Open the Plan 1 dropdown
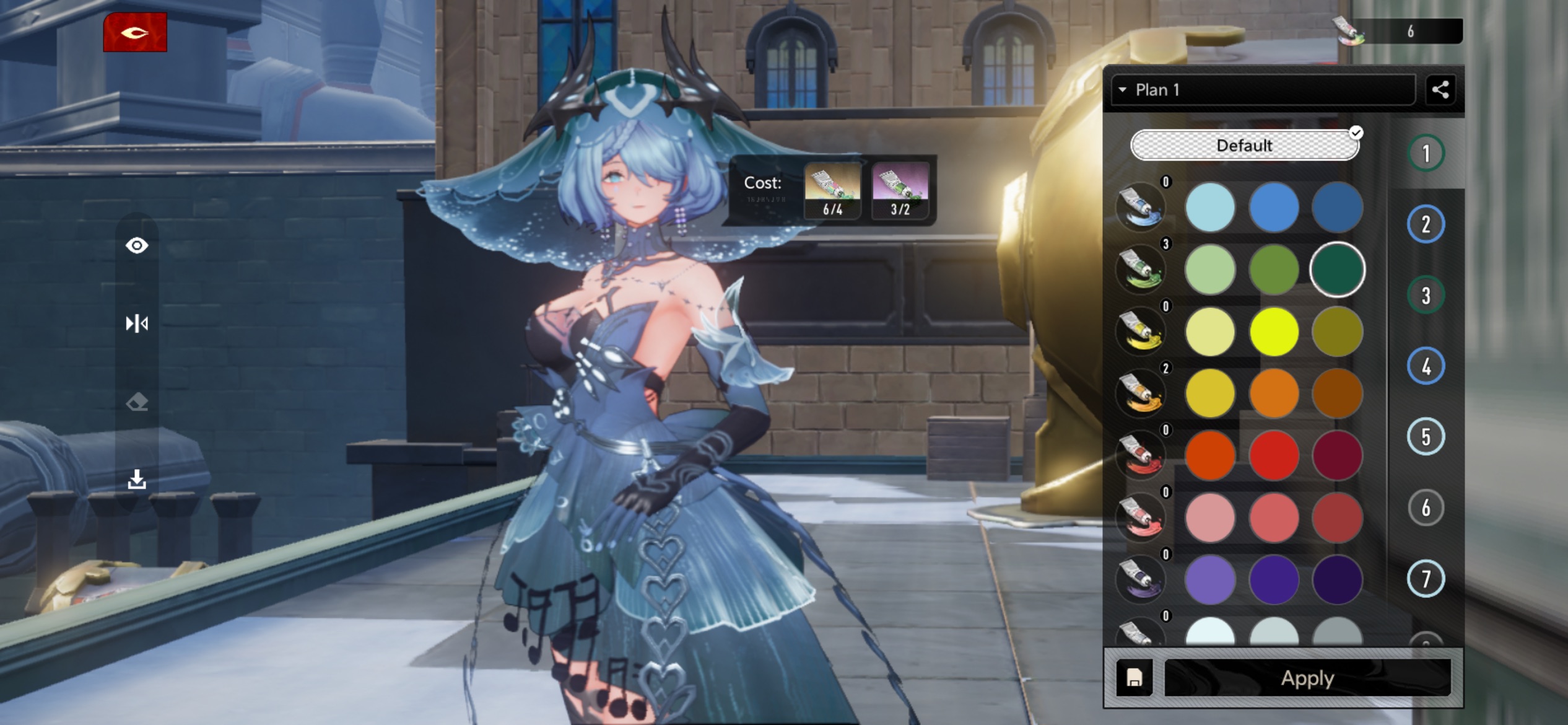The width and height of the screenshot is (1568, 725). (x=1262, y=90)
